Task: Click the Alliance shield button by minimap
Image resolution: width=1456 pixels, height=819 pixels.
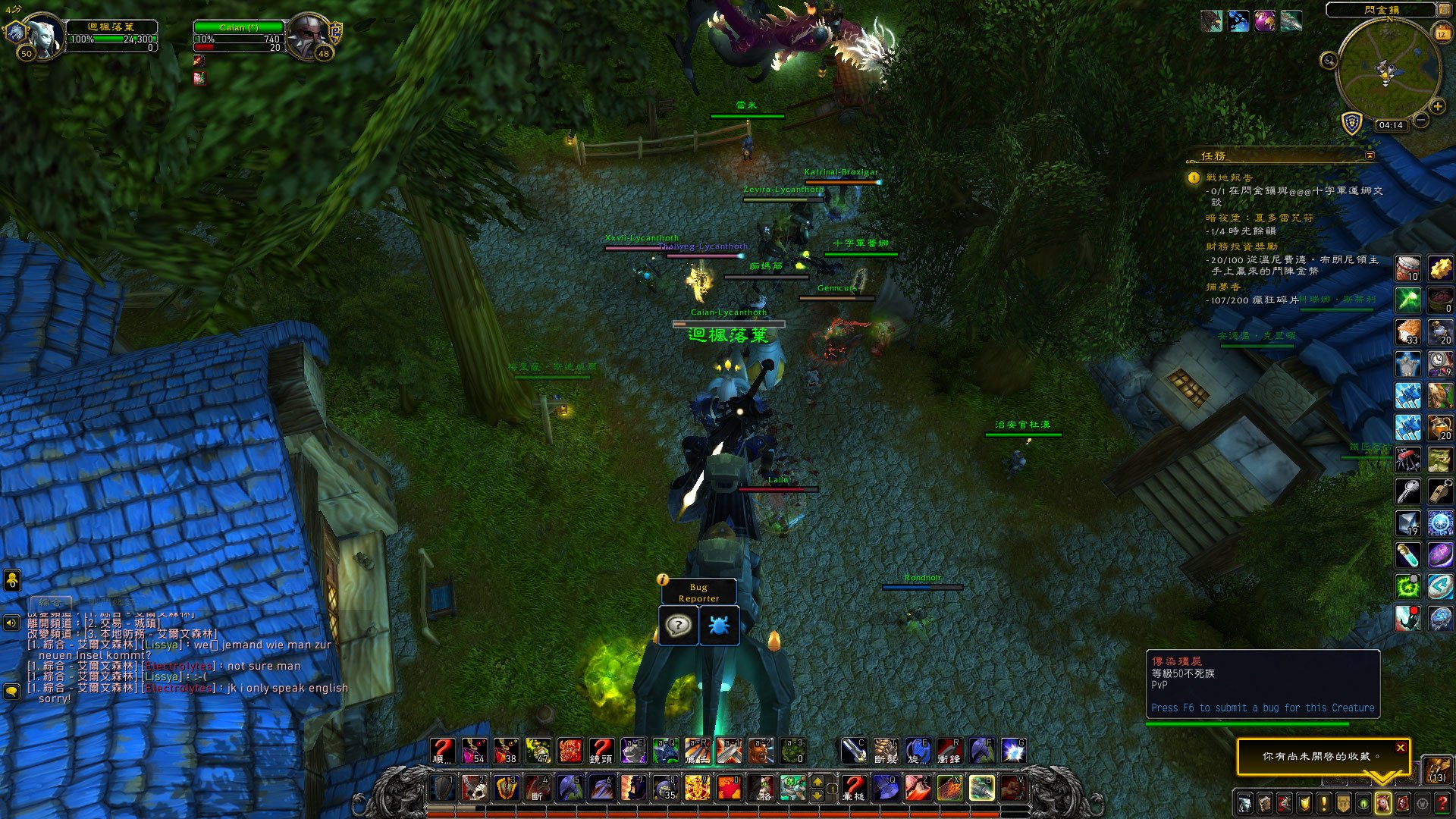Action: click(1352, 123)
